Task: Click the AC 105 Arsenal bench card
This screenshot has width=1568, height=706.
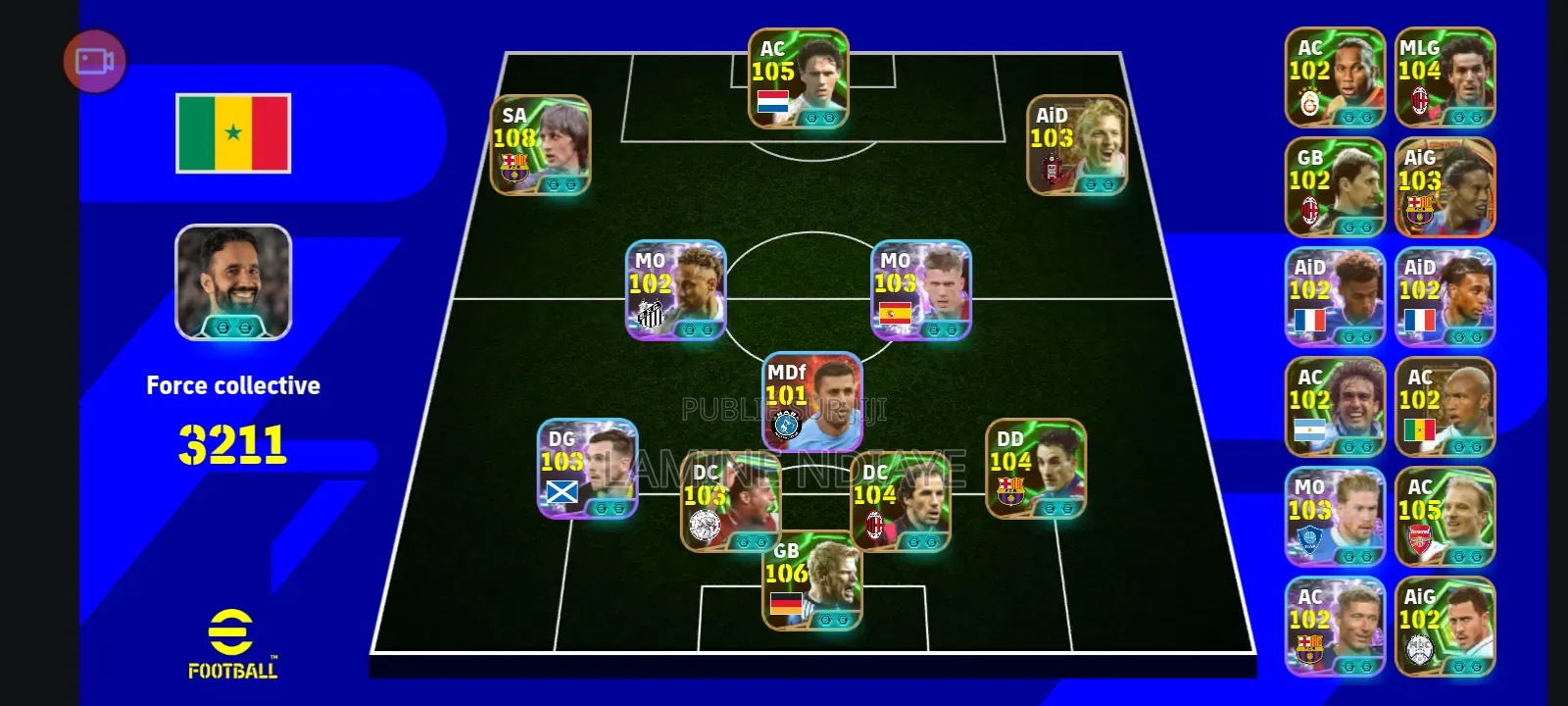Action: click(1445, 515)
